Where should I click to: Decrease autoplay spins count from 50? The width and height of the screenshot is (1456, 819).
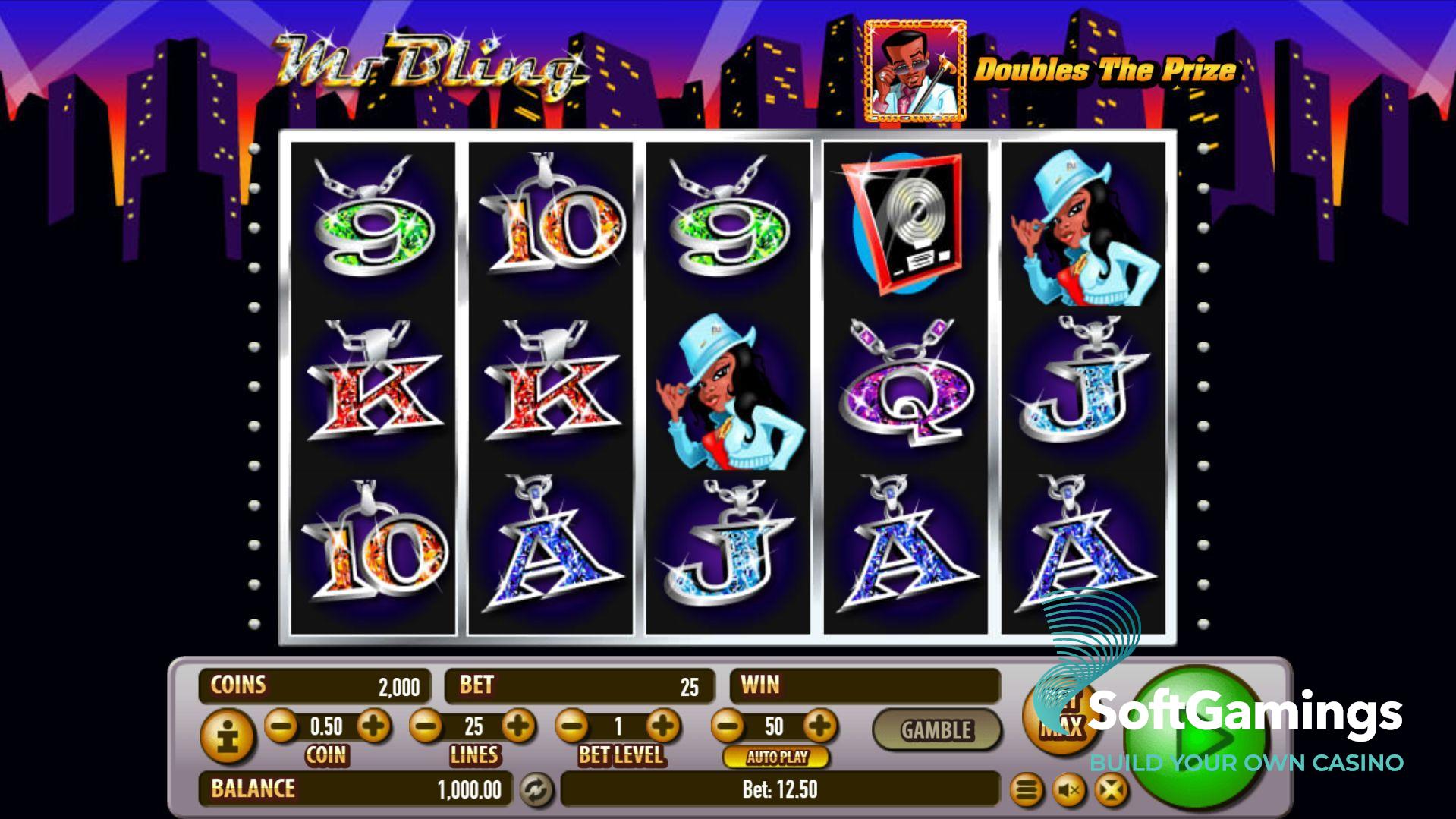tap(727, 726)
